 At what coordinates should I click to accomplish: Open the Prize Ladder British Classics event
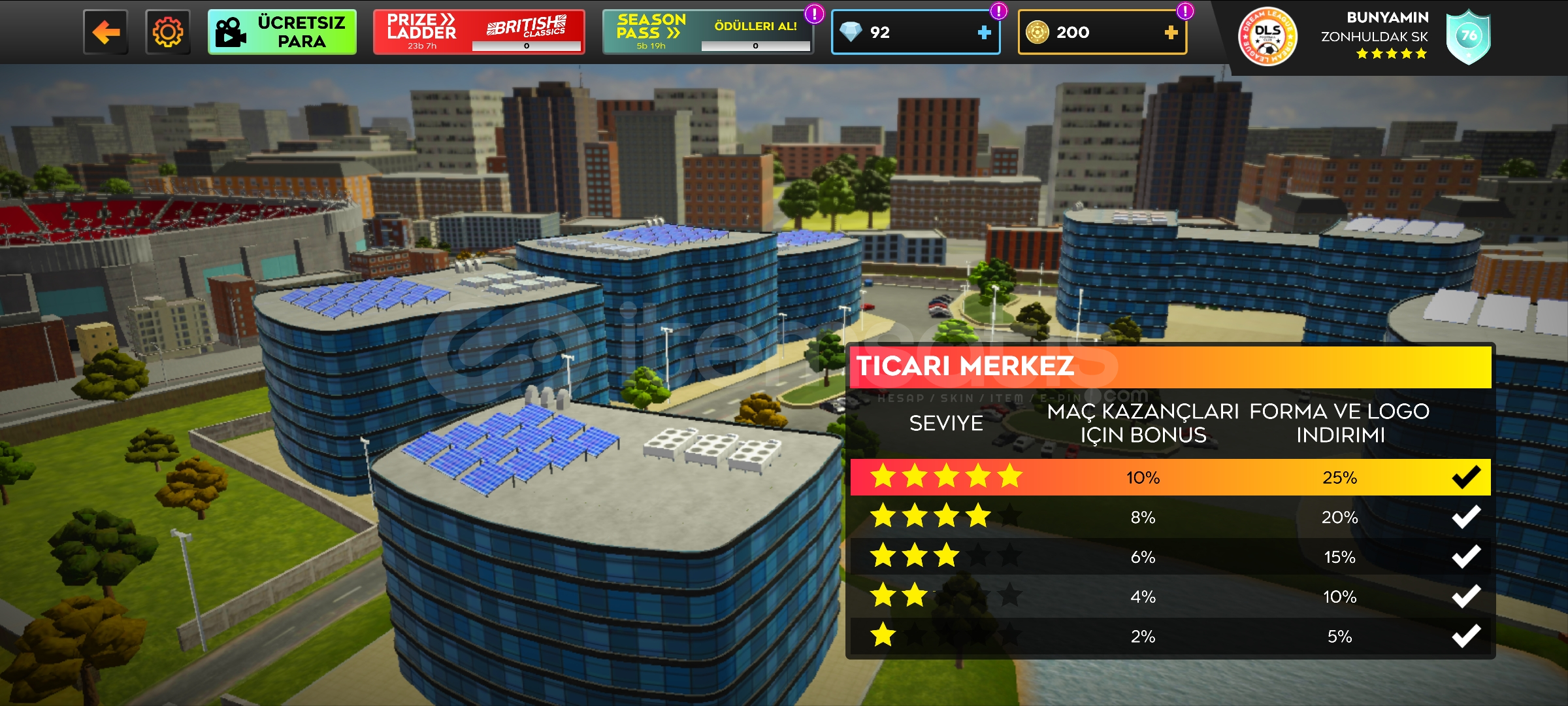click(478, 32)
